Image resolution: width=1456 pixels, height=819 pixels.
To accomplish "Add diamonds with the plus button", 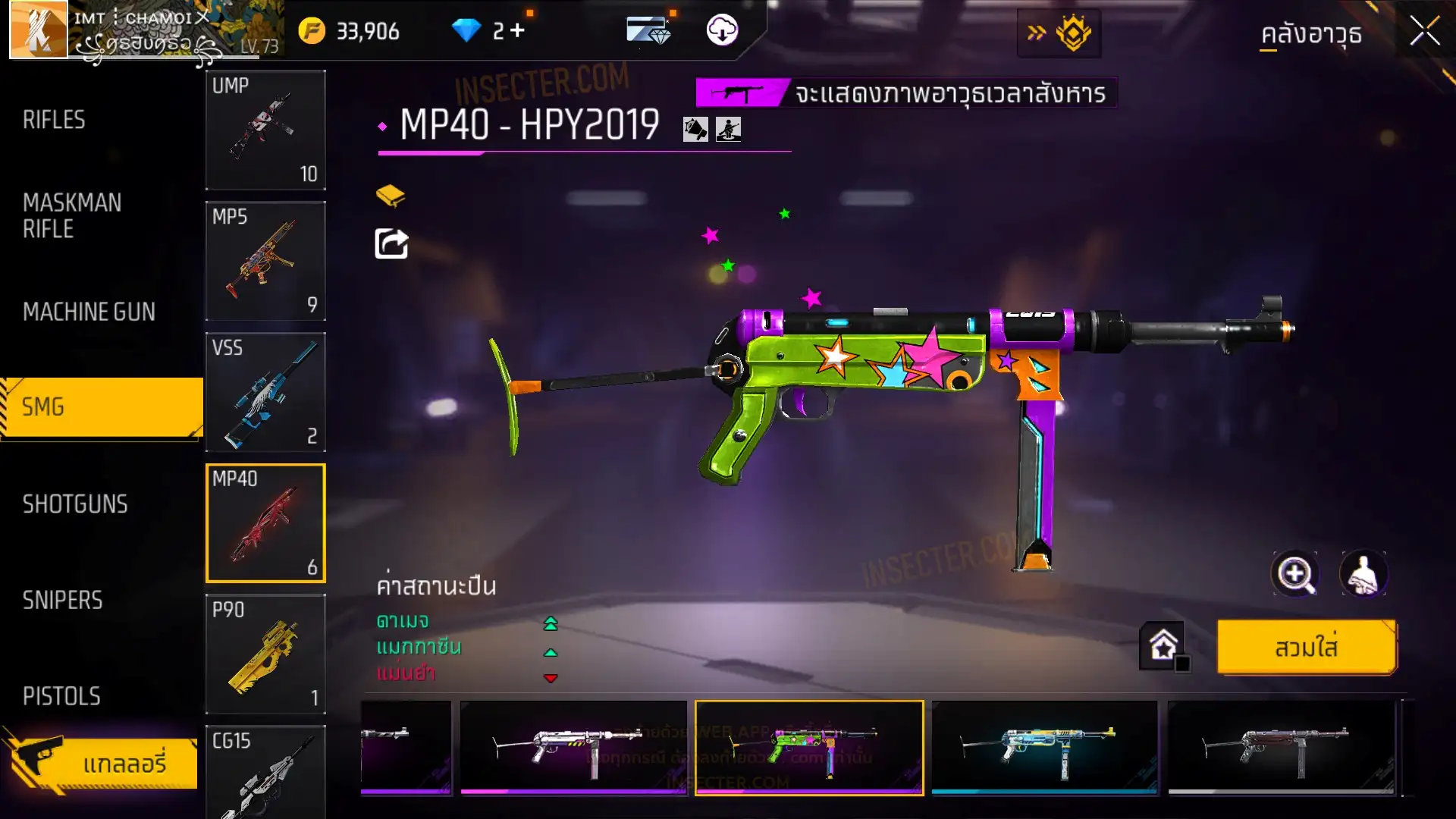I will (x=517, y=30).
